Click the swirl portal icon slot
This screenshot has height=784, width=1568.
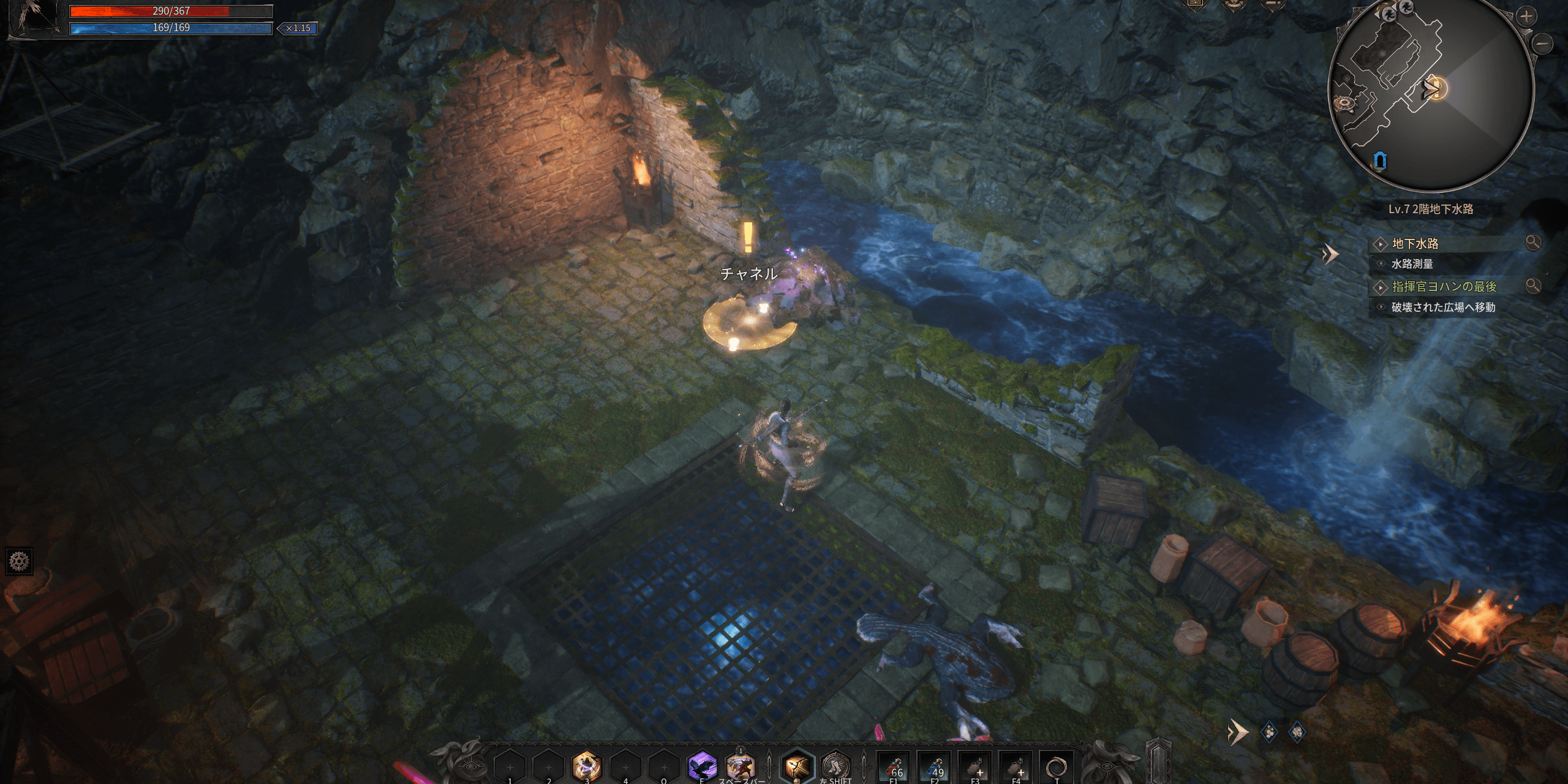(x=1057, y=767)
